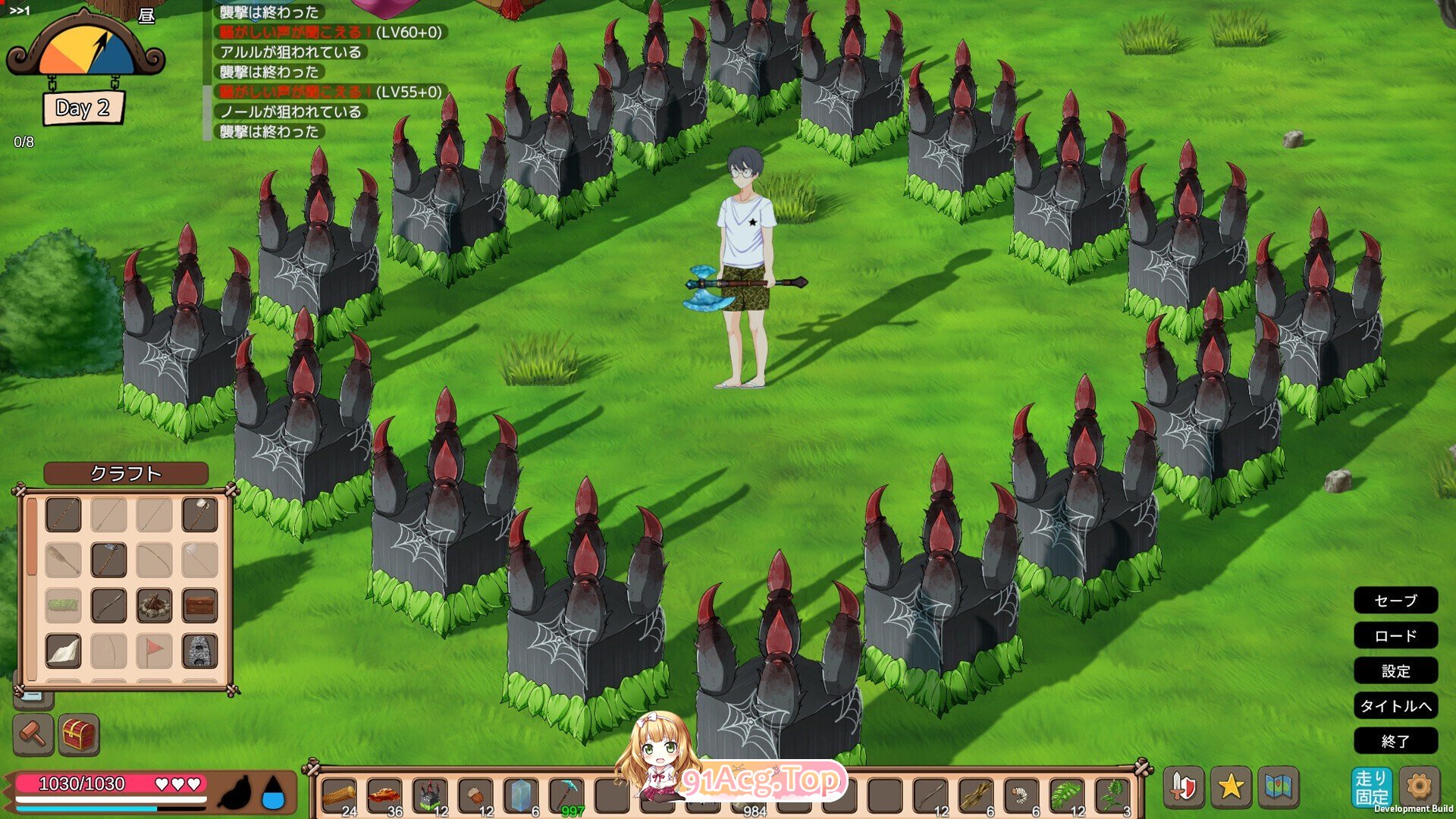Select the wooden chest crafting recipe
1456x819 pixels.
tap(199, 606)
